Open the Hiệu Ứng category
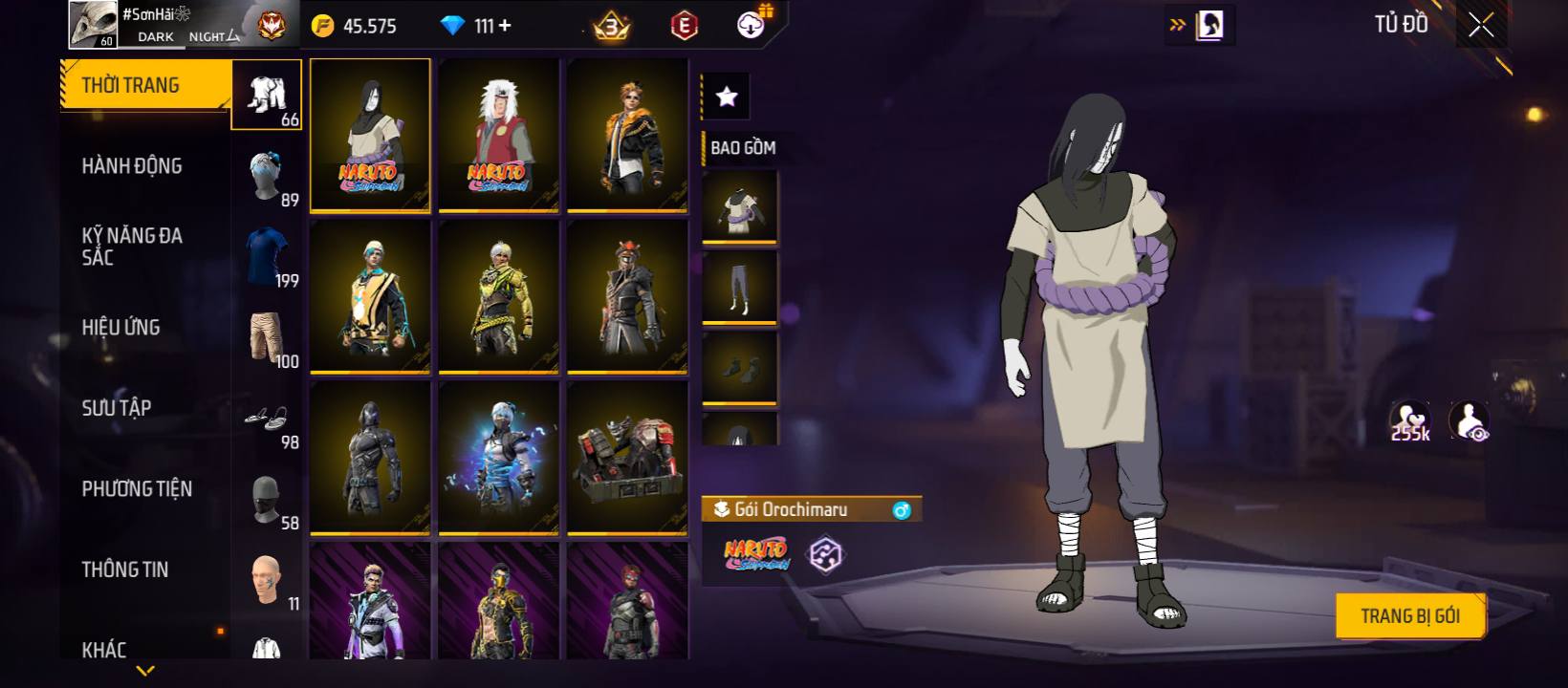This screenshot has width=1568, height=688. [121, 328]
